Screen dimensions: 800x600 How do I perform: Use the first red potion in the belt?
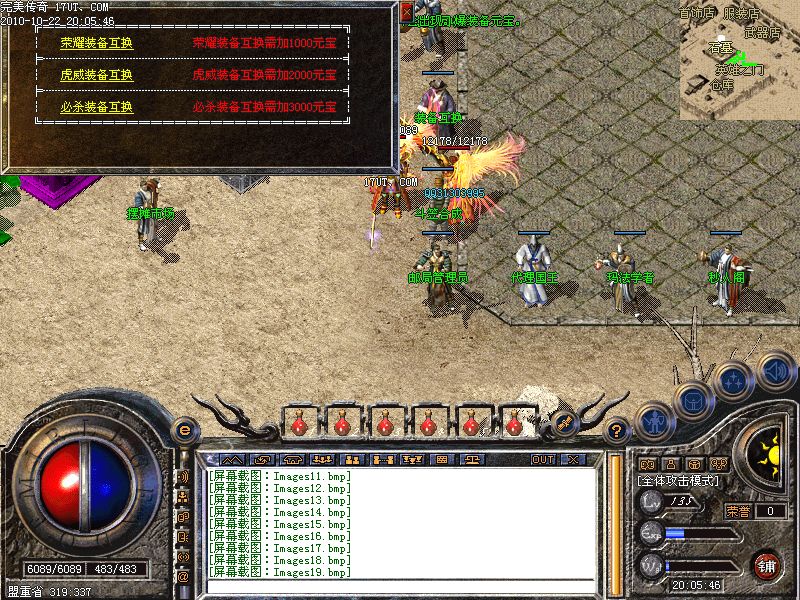298,424
